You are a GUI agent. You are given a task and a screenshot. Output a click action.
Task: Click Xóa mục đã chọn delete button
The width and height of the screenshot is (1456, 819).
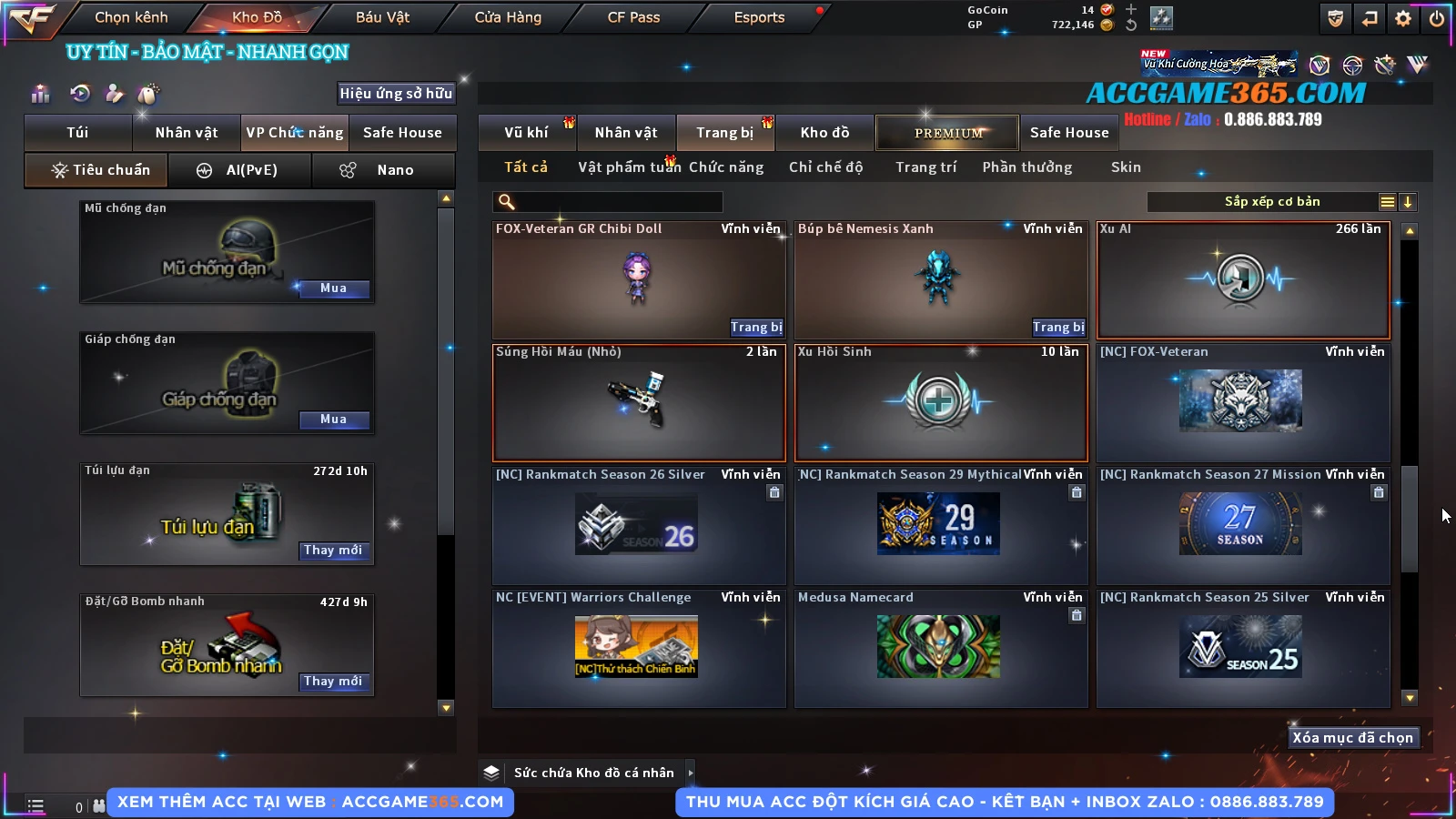1352,738
